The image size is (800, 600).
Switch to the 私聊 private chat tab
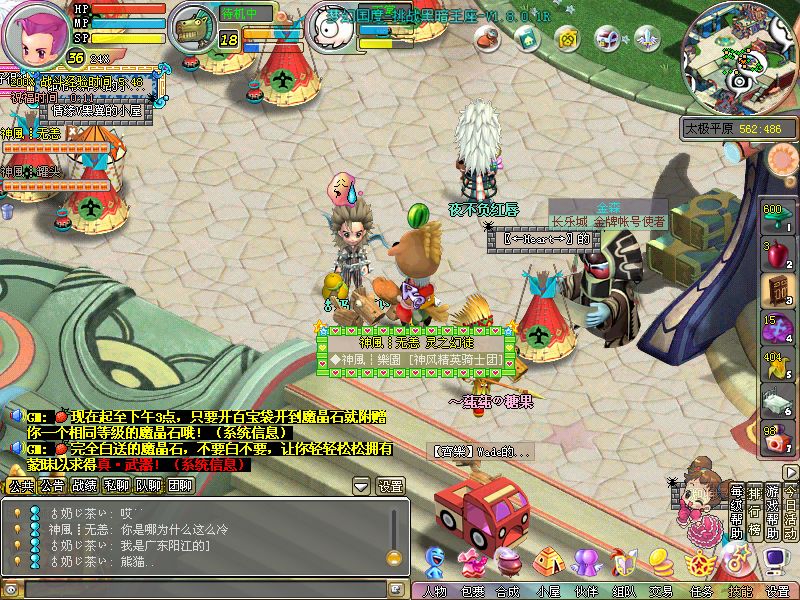[117, 486]
